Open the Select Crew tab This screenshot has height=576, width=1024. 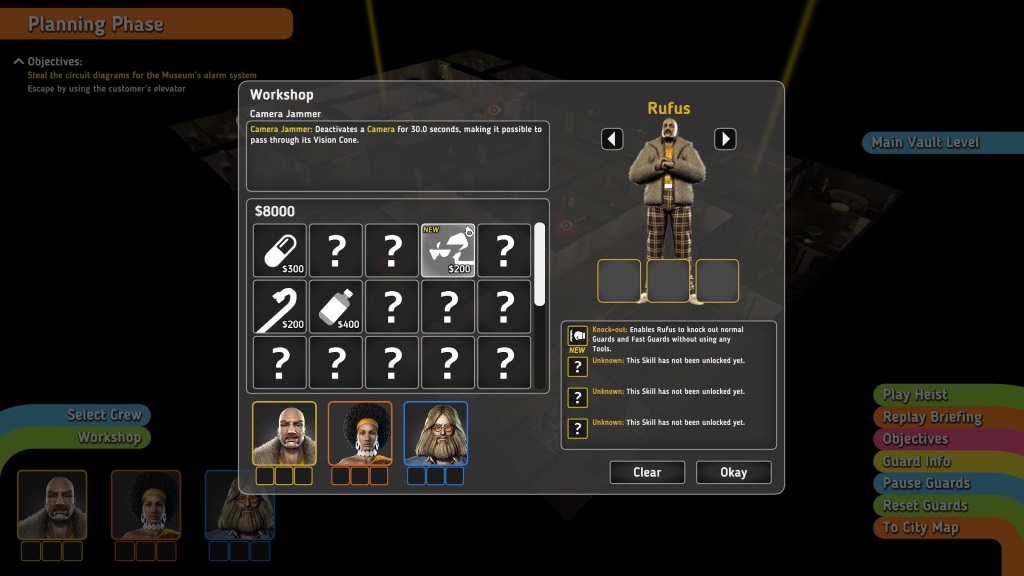tap(104, 414)
